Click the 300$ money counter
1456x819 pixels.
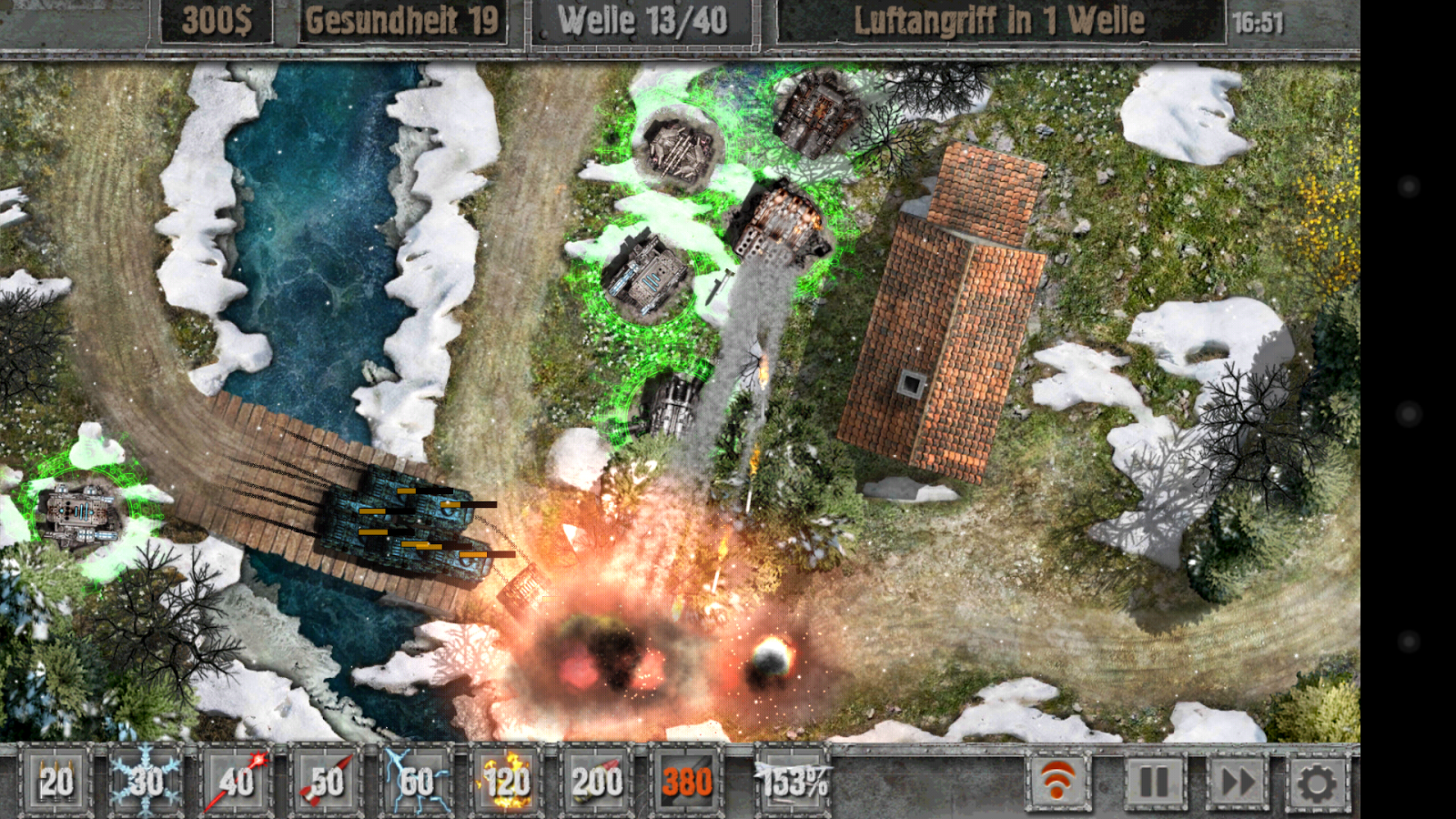(218, 20)
